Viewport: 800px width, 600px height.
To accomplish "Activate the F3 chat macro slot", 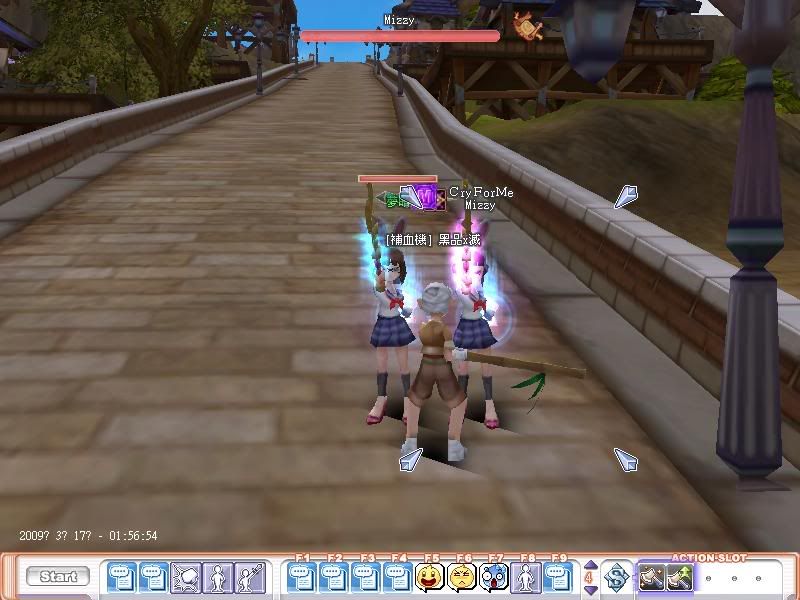I will click(366, 577).
